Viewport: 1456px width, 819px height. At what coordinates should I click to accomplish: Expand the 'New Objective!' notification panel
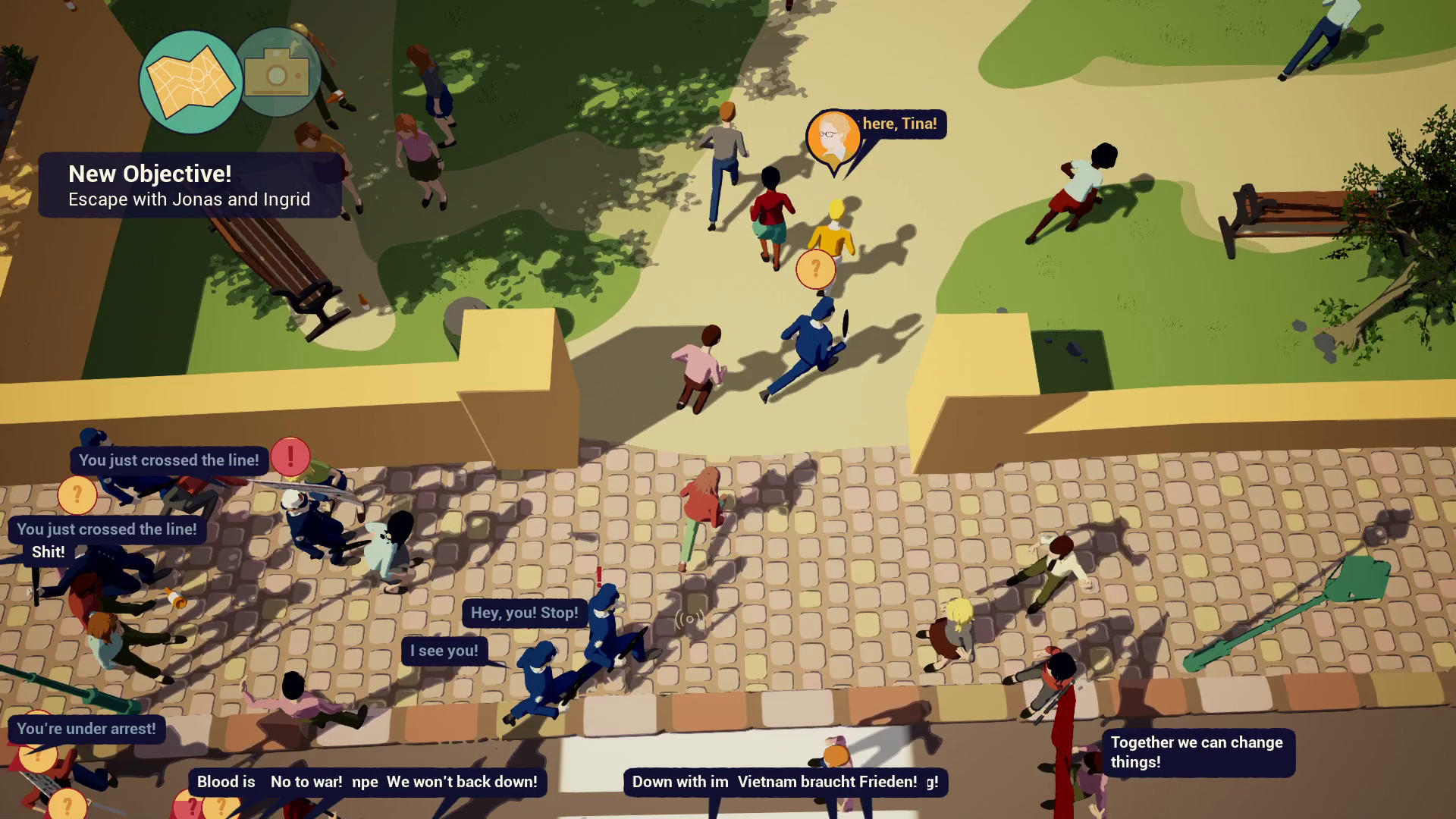point(149,174)
